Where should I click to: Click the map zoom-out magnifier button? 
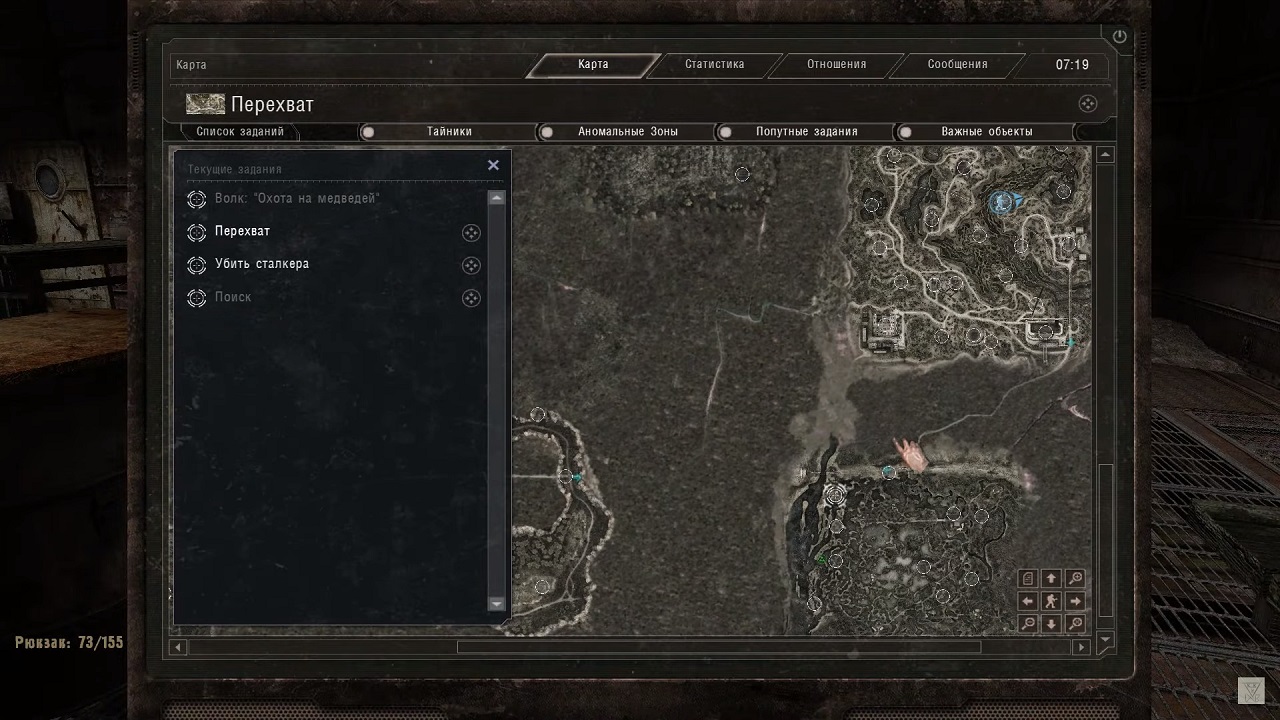pyautogui.click(x=1028, y=624)
